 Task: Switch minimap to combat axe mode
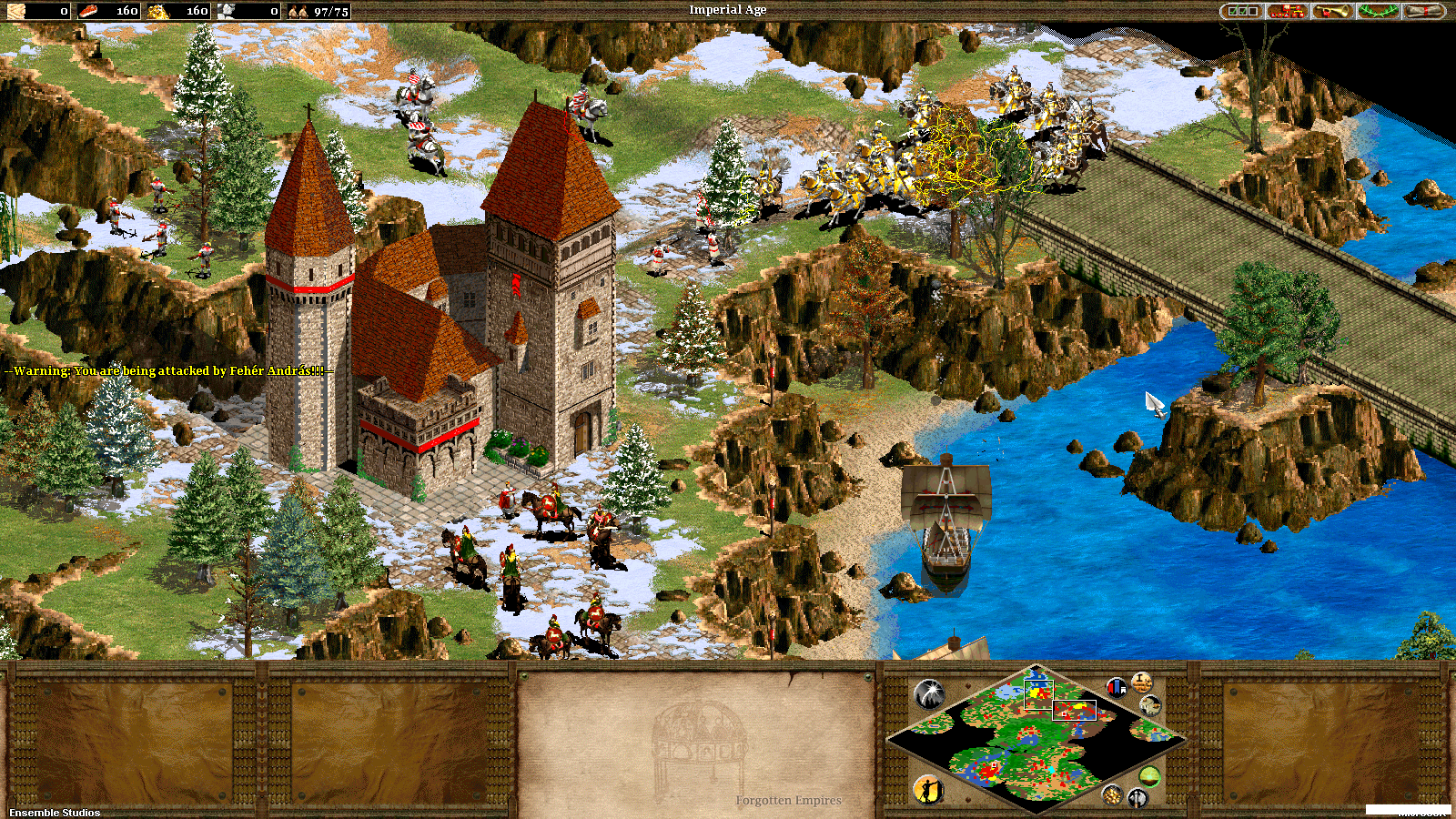point(1137,799)
